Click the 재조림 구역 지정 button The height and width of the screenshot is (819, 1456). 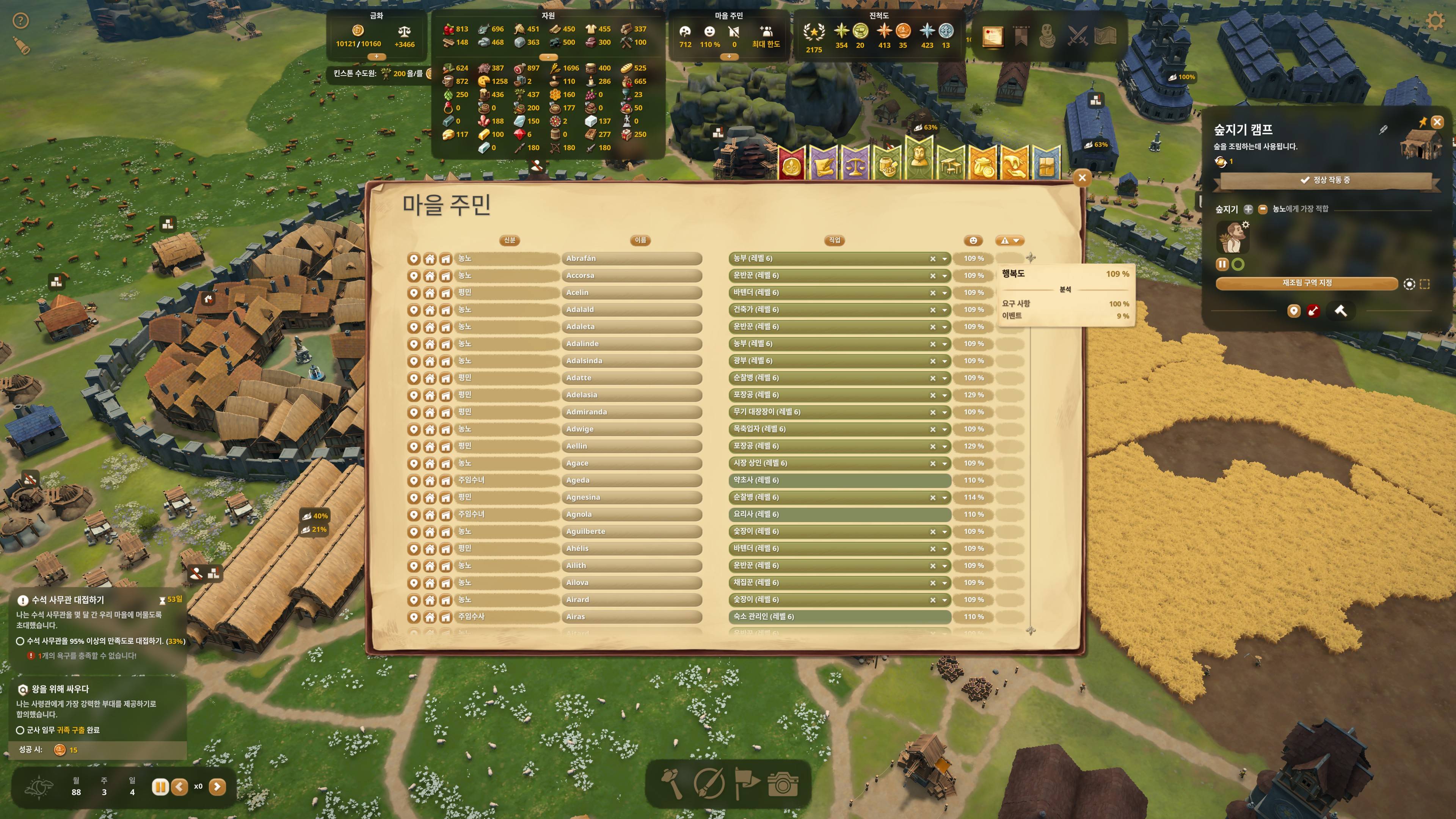click(1306, 283)
